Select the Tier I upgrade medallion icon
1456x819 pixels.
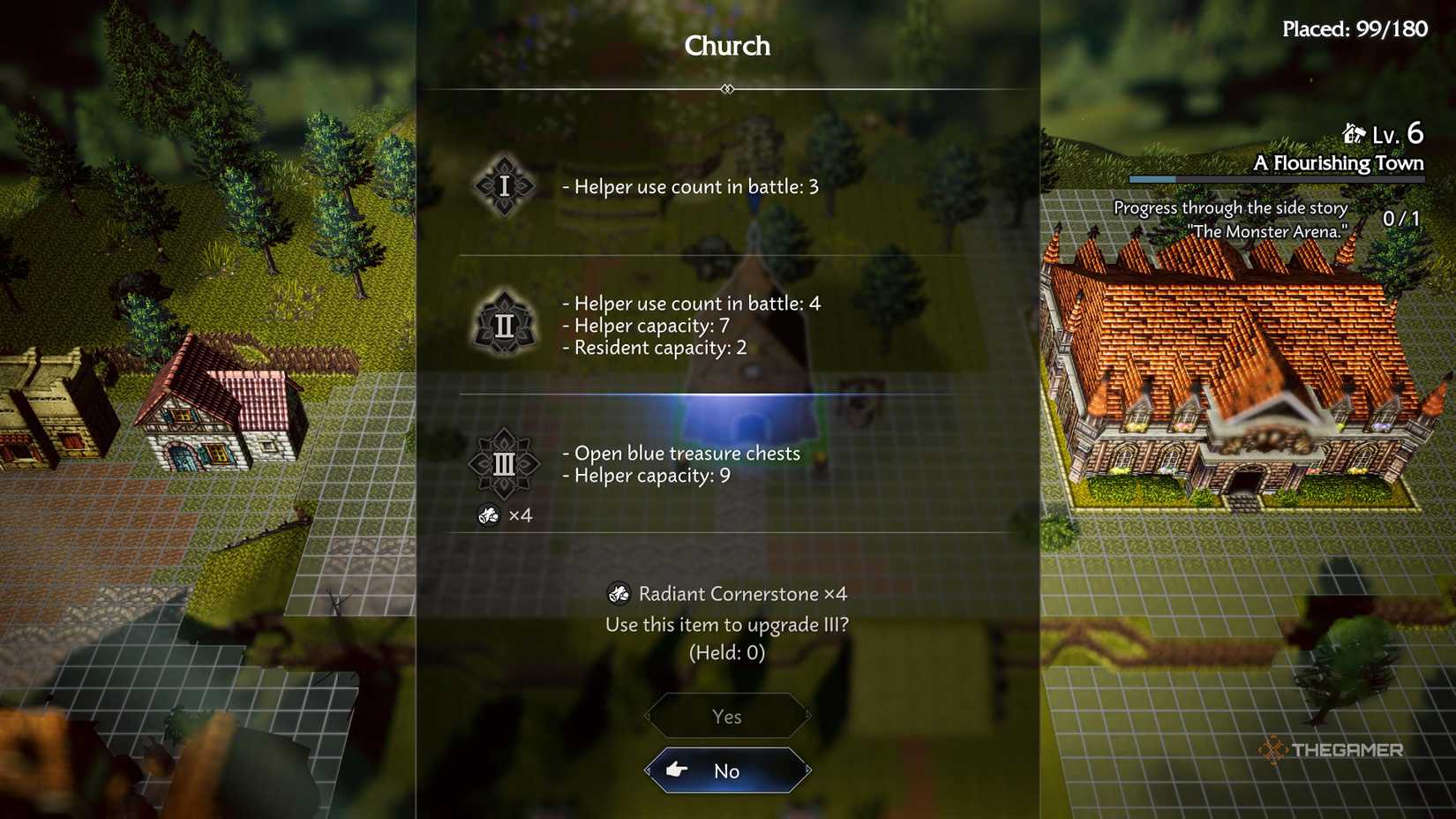503,186
